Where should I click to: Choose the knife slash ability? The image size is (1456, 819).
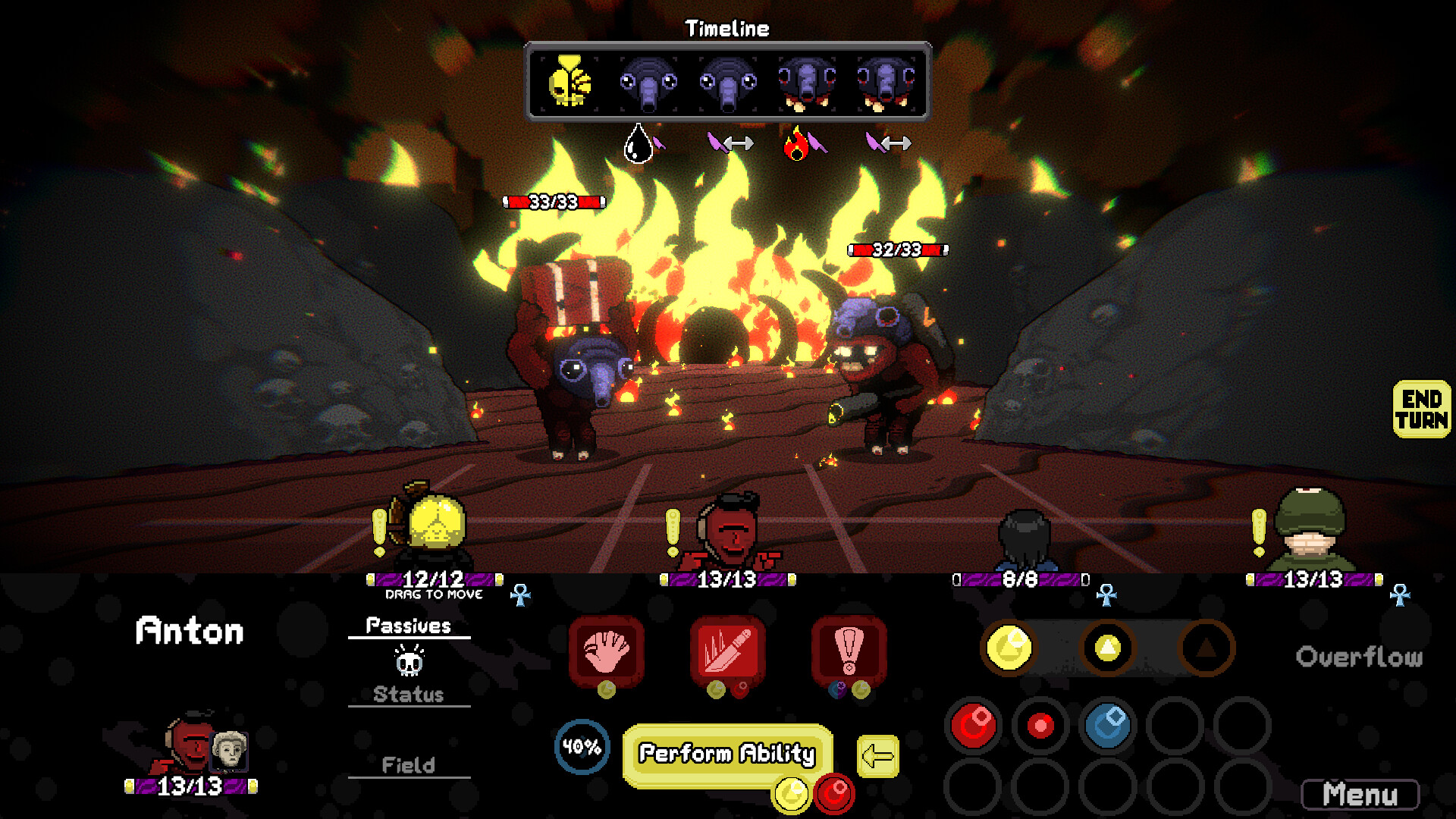pos(727,651)
